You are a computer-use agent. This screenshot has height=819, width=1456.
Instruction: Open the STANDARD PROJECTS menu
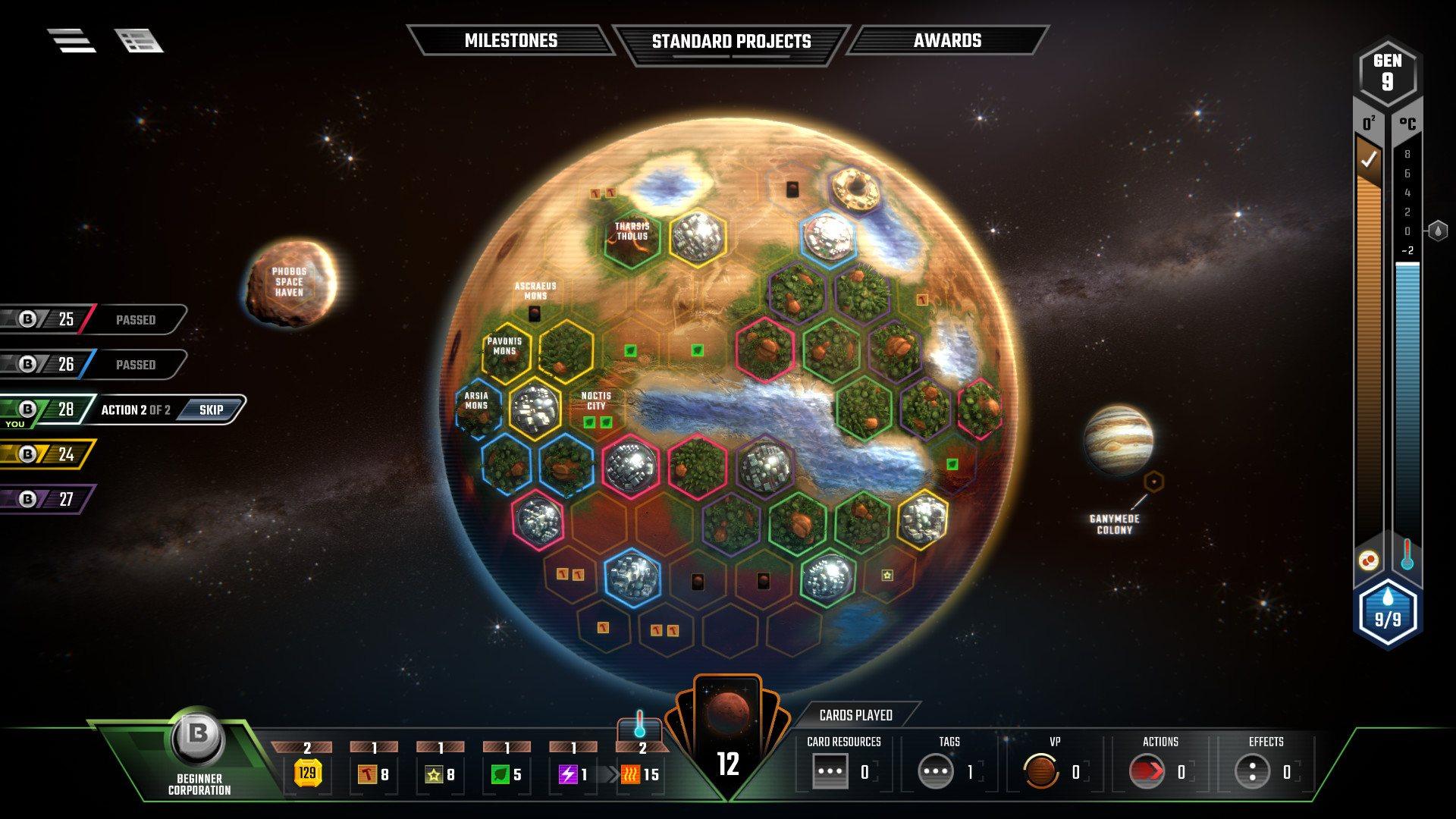pyautogui.click(x=730, y=41)
